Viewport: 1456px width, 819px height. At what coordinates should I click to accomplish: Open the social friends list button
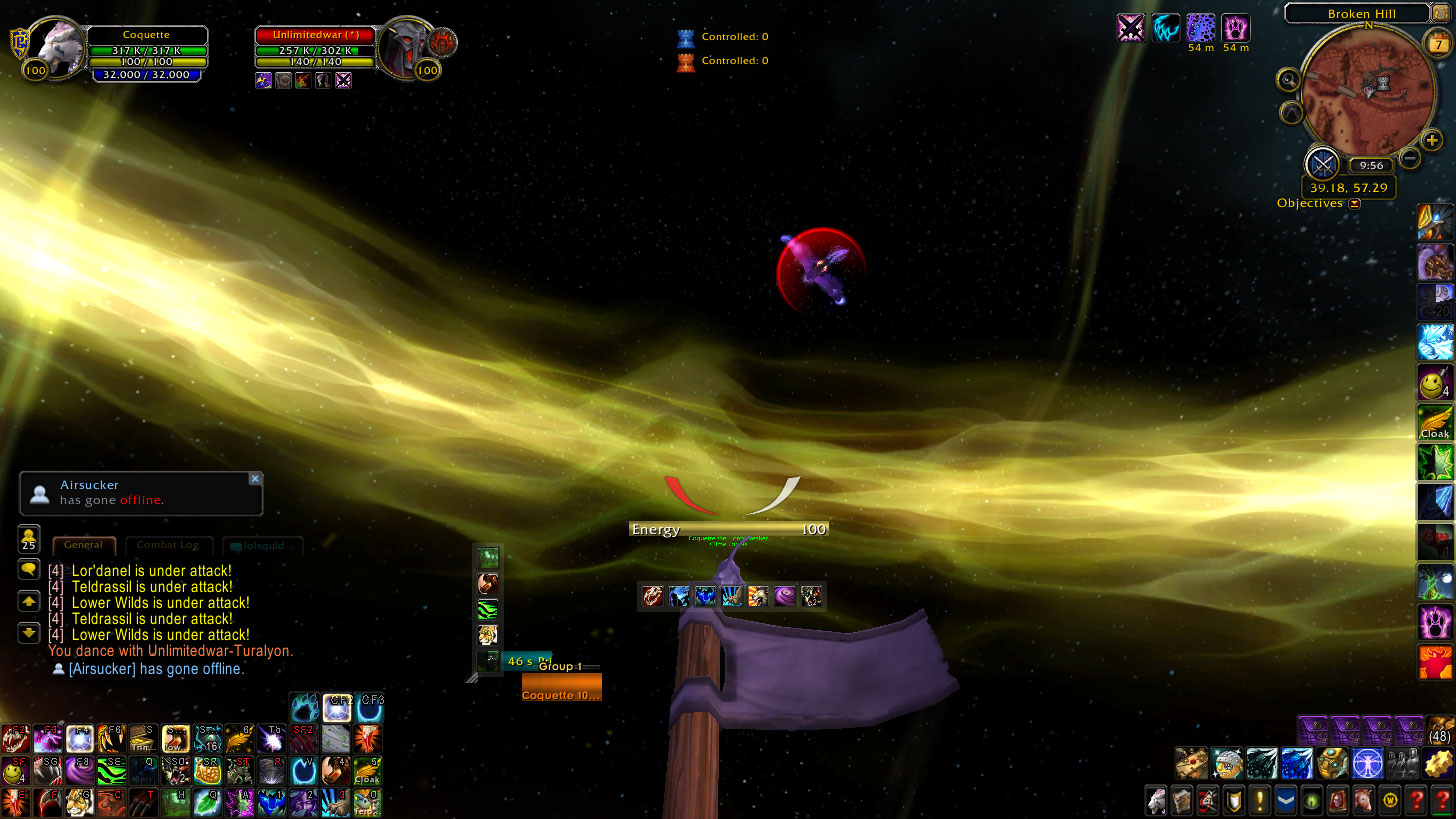point(29,539)
